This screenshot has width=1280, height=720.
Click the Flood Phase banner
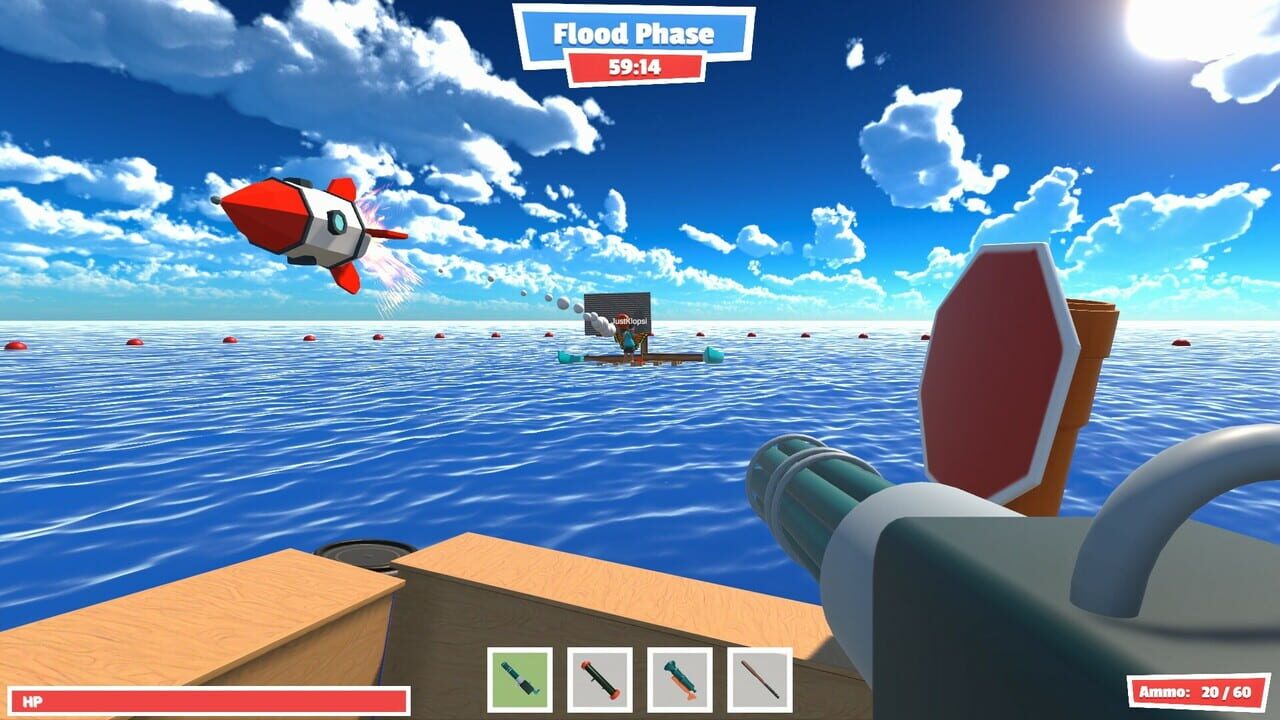(x=636, y=33)
